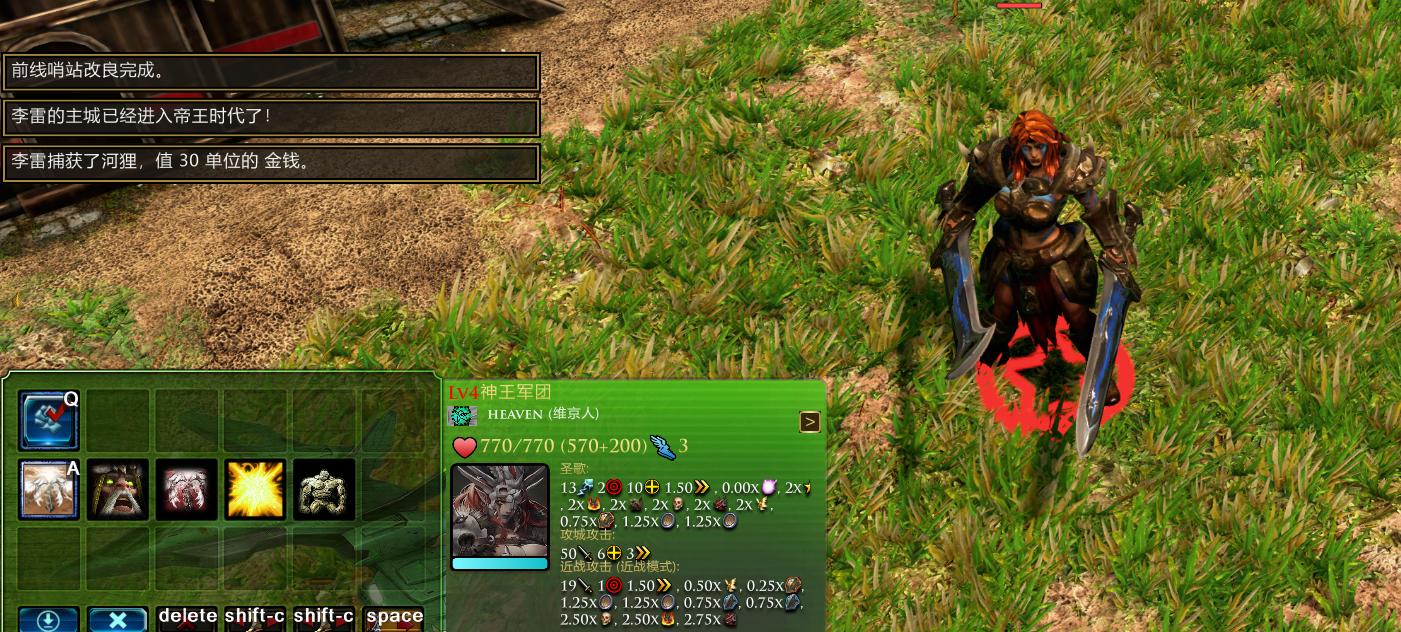Click the forward outpost upgrade complete message
Screen dimensions: 1401x632
[271, 72]
